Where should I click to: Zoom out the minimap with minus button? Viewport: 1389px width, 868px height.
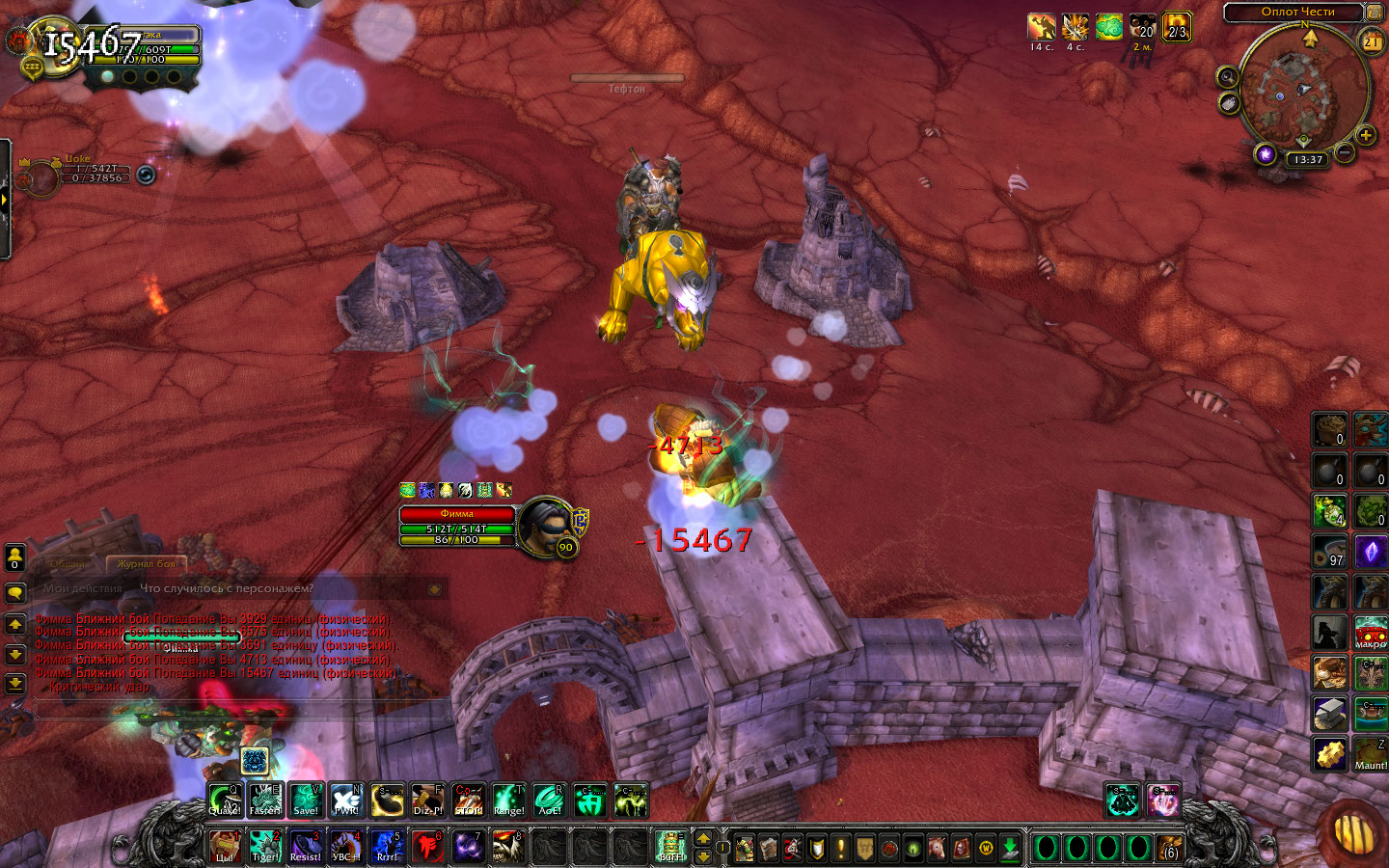(x=1345, y=152)
